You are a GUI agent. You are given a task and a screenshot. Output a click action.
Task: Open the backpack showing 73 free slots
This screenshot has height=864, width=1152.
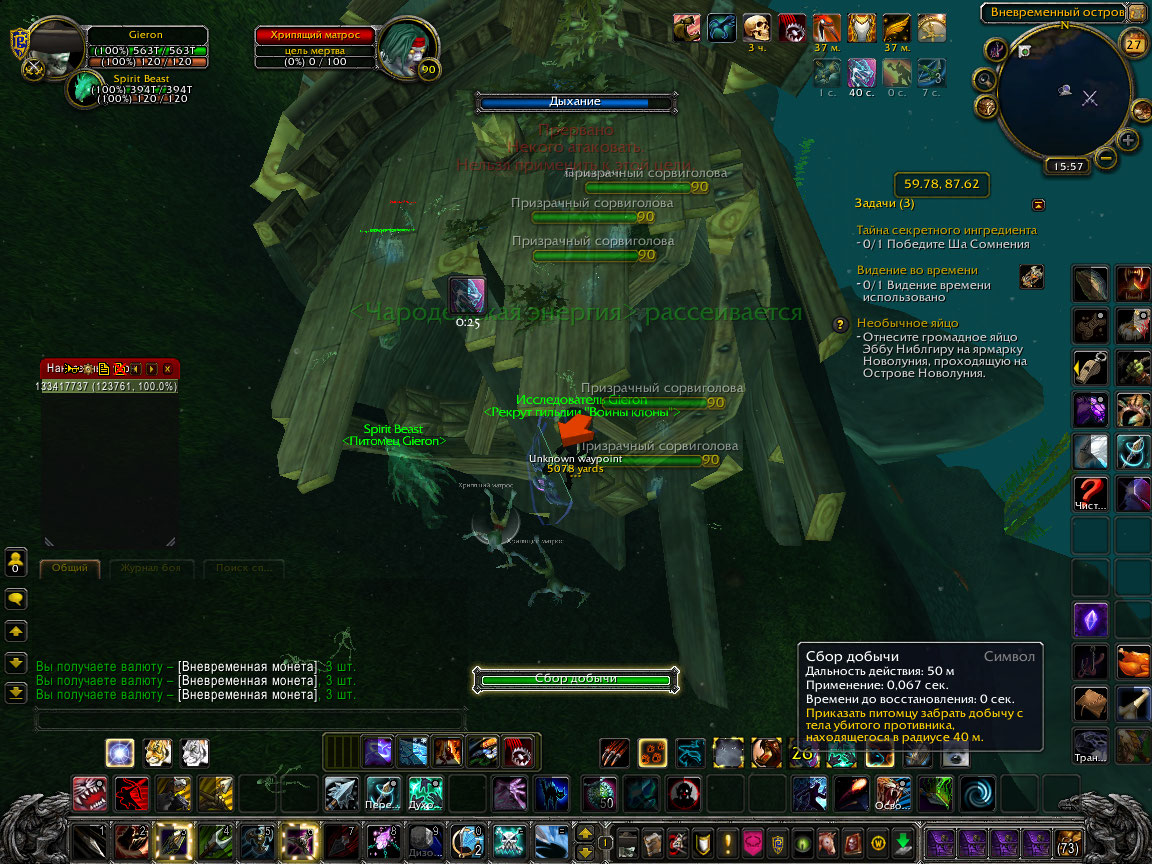[x=1068, y=841]
